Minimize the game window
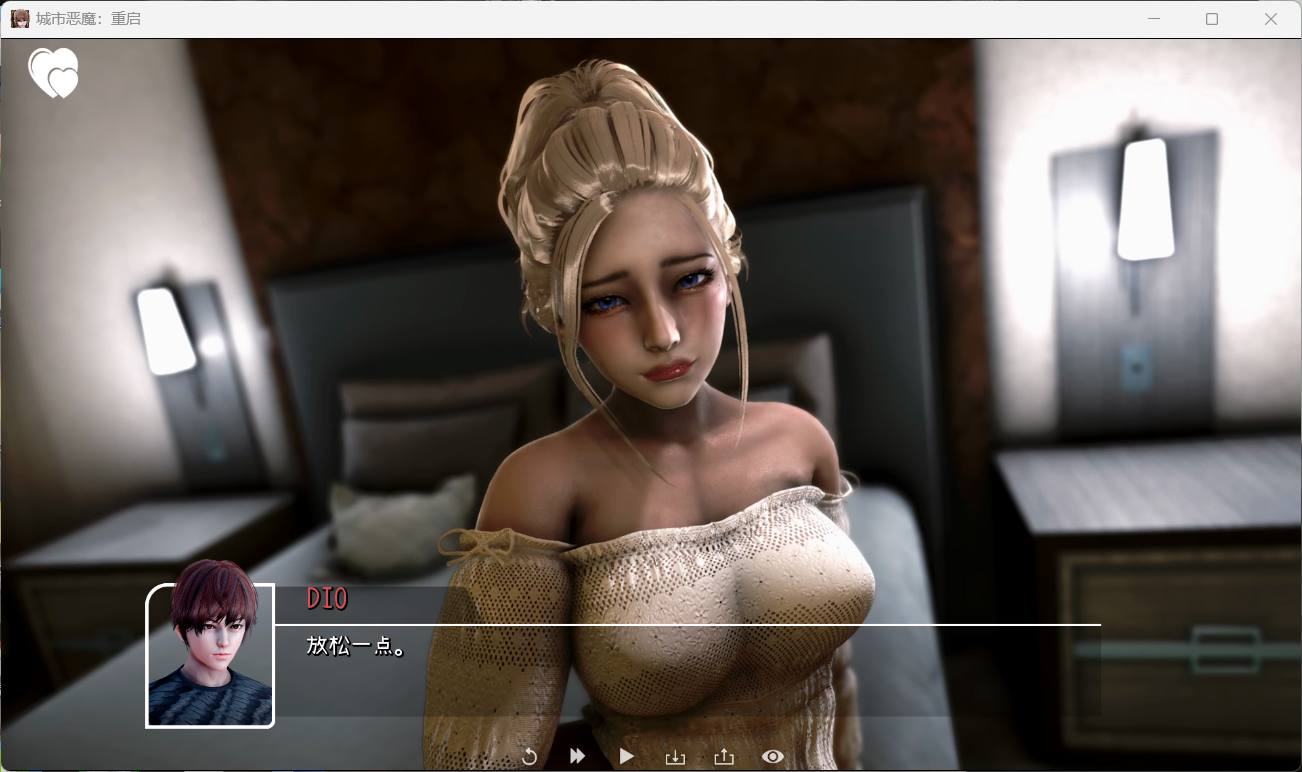This screenshot has height=772, width=1302. click(x=1152, y=18)
